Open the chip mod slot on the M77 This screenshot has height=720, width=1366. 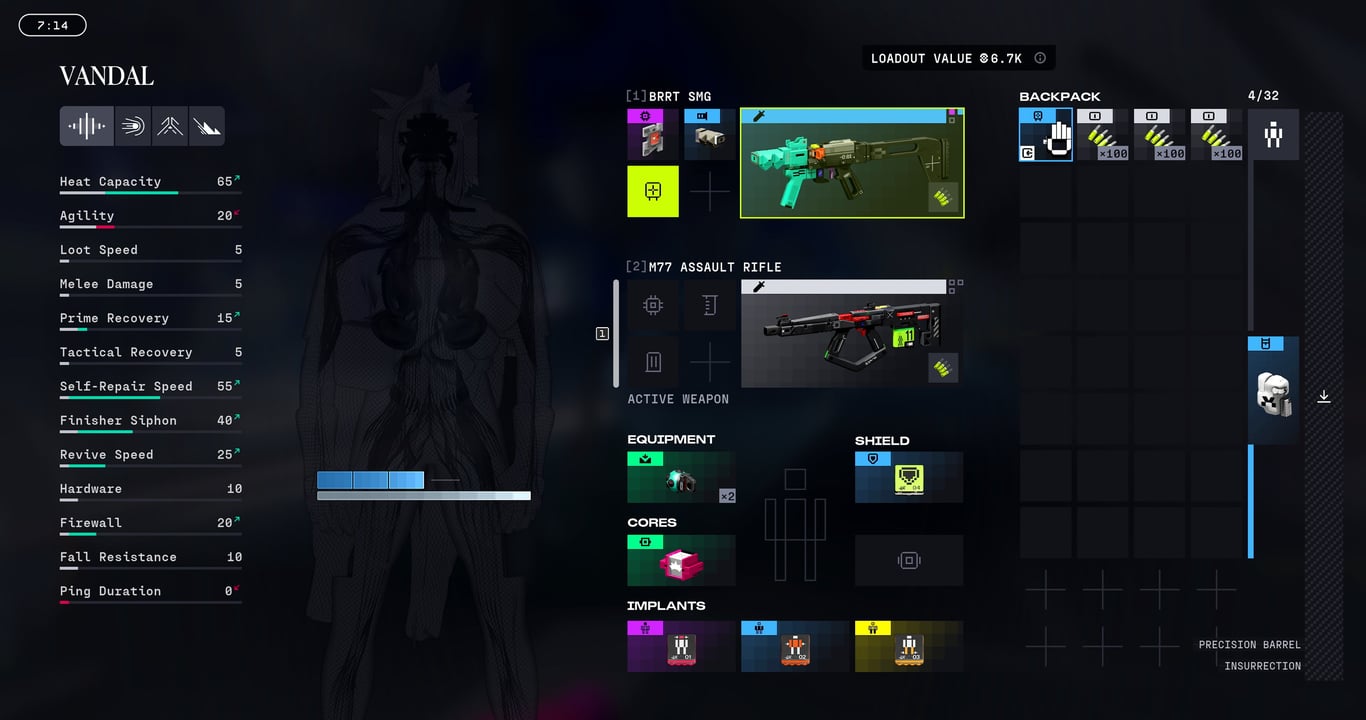[653, 305]
